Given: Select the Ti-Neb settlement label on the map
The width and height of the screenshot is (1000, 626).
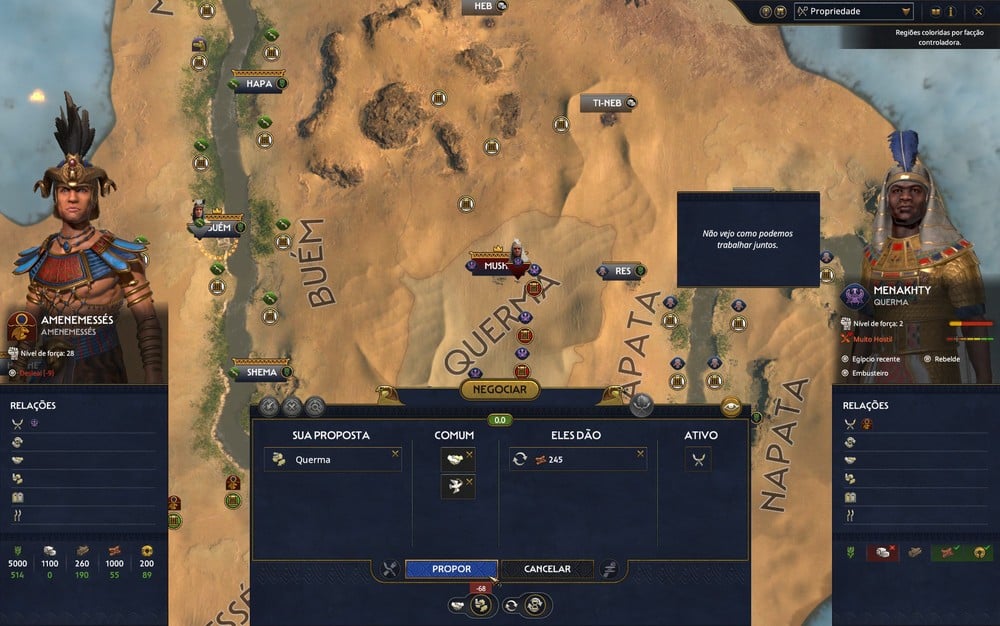Looking at the screenshot, I should [x=608, y=103].
